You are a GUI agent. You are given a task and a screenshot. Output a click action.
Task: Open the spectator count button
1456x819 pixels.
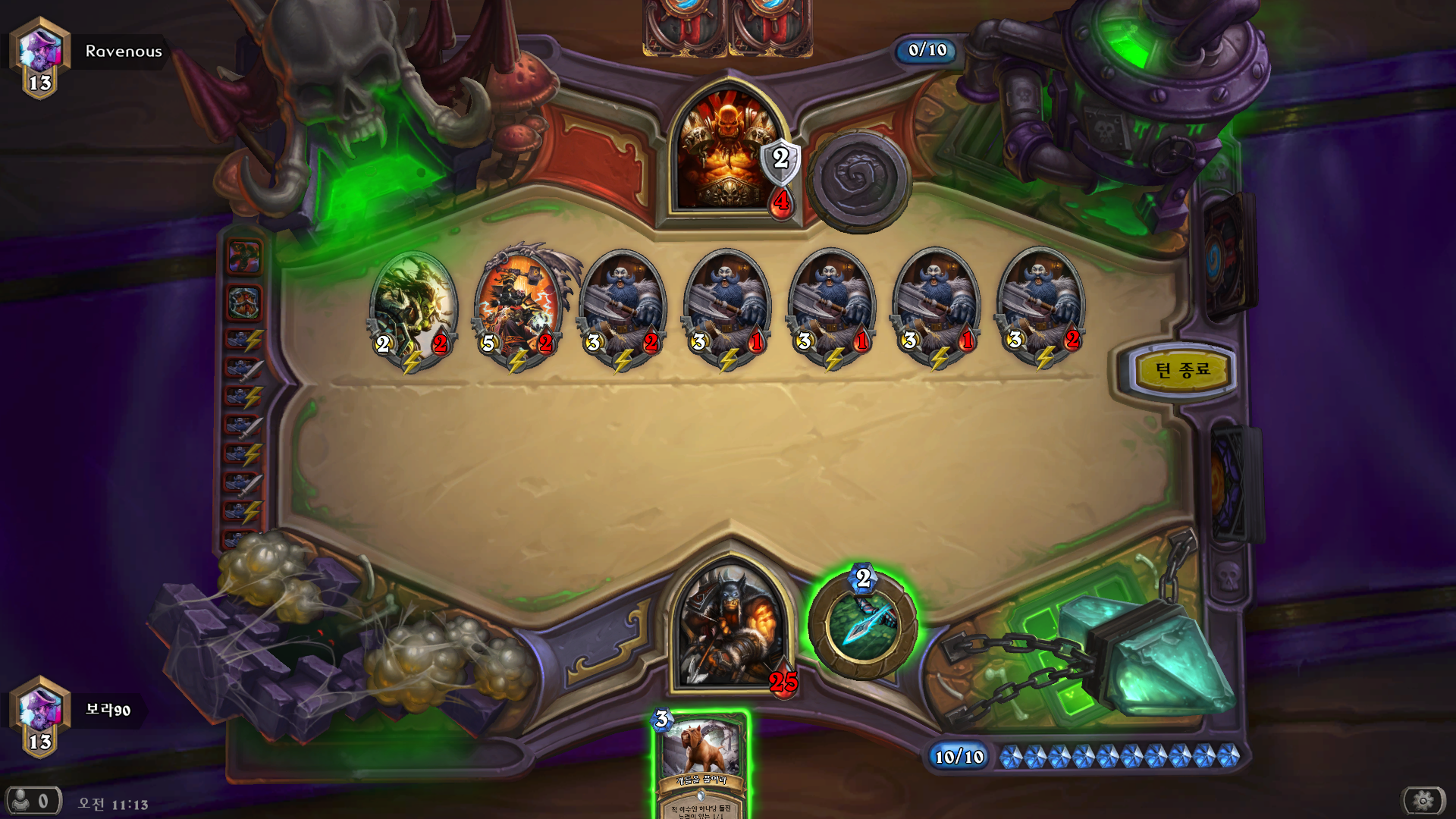(33, 800)
